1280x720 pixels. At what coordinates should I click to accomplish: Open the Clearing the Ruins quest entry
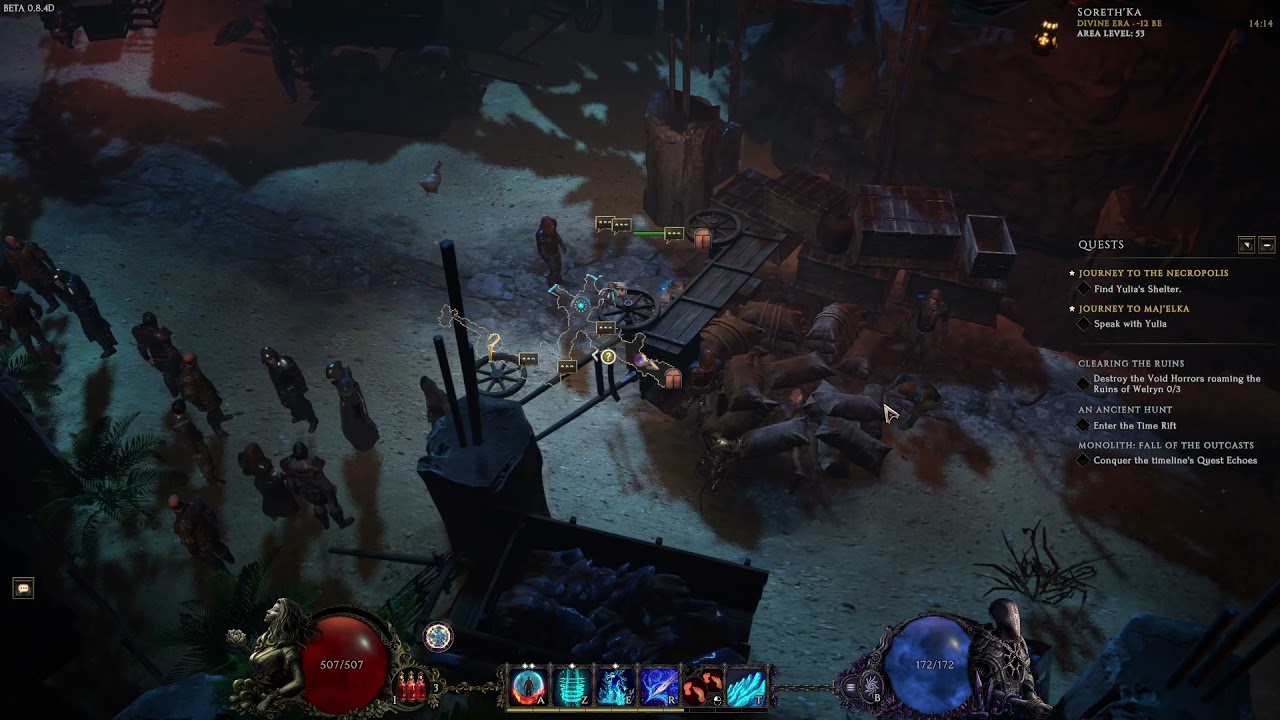pyautogui.click(x=1131, y=364)
